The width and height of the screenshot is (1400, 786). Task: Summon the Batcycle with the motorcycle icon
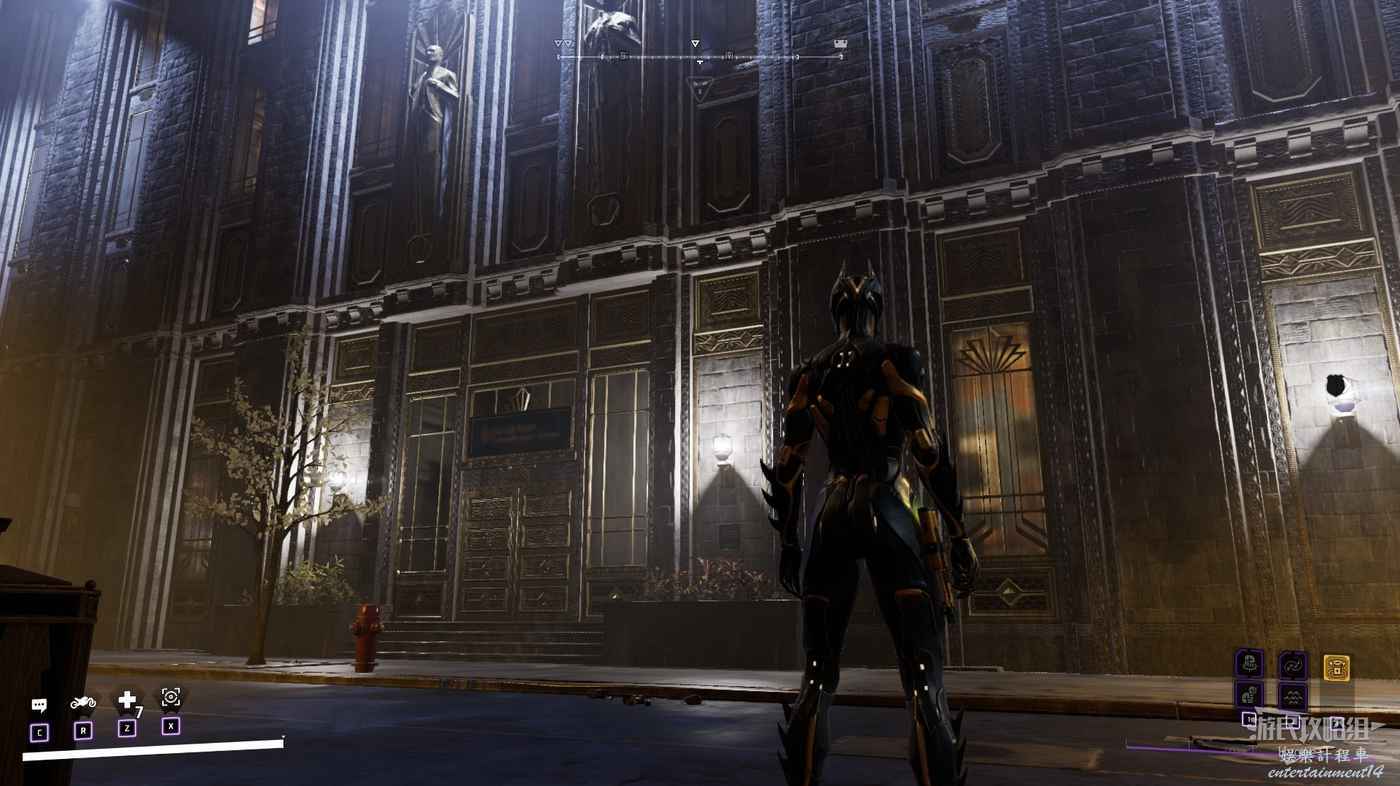pos(83,703)
